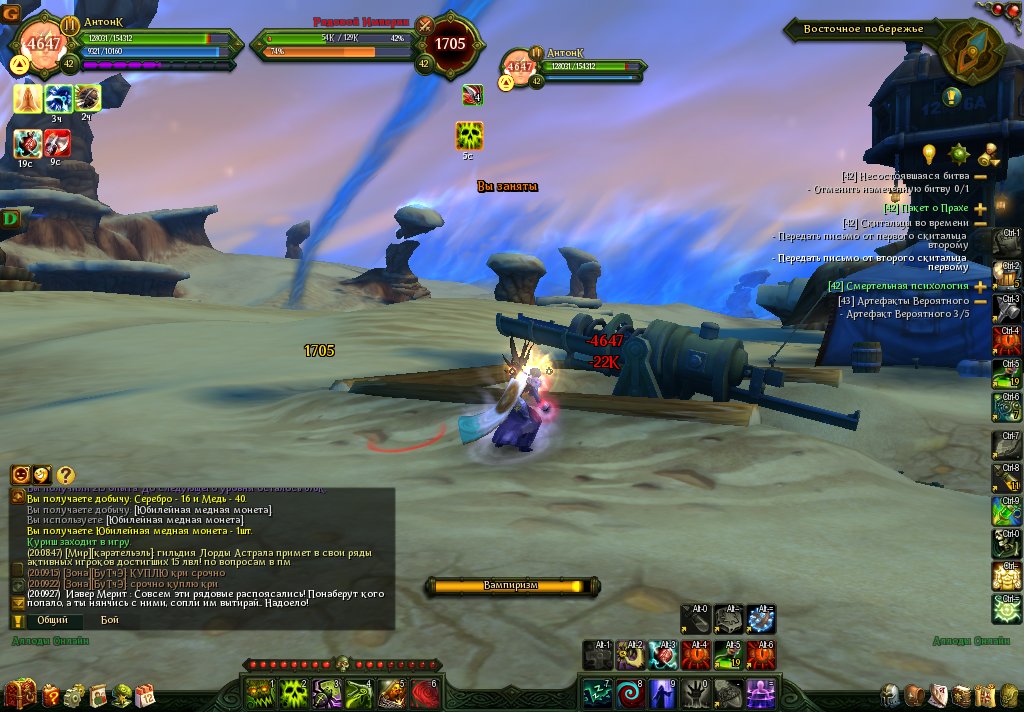
Task: Collapse the Несостоявшаяся битва quest
Action: [980, 176]
